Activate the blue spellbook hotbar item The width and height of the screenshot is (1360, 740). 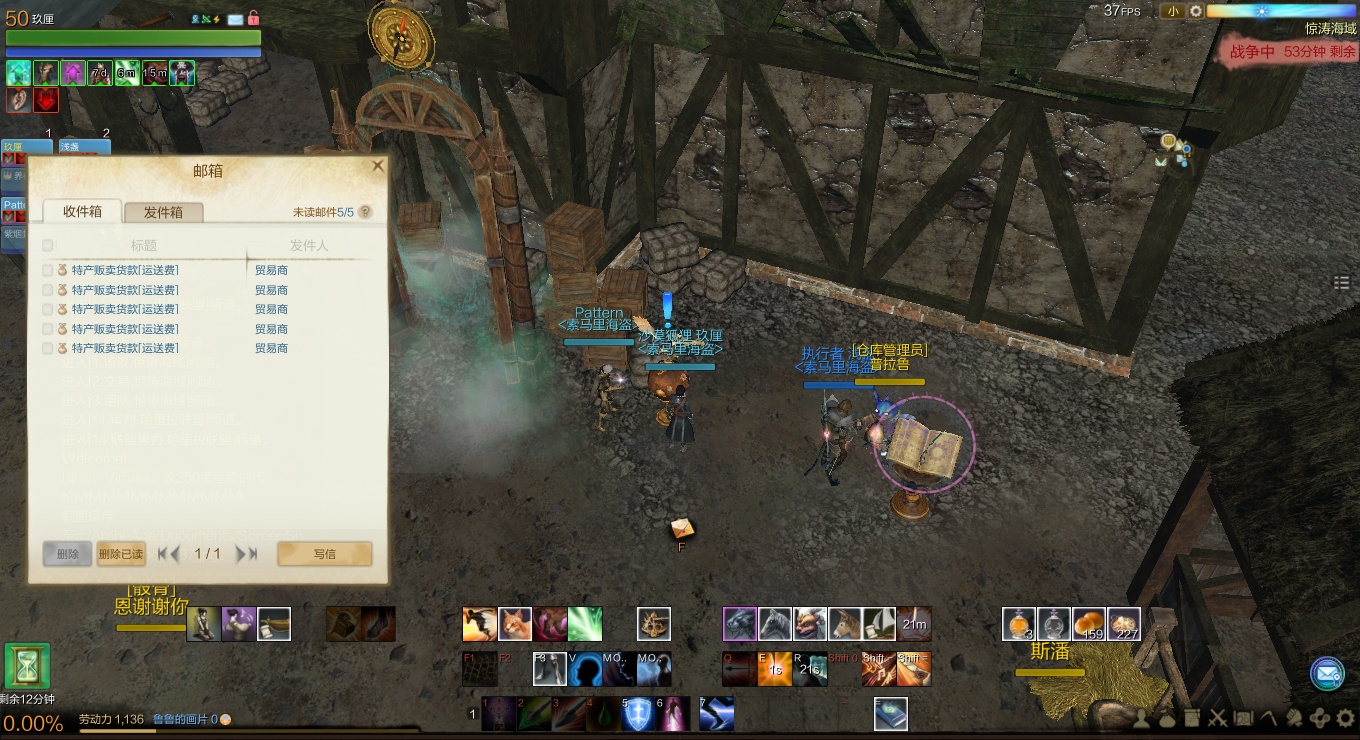pyautogui.click(x=891, y=713)
